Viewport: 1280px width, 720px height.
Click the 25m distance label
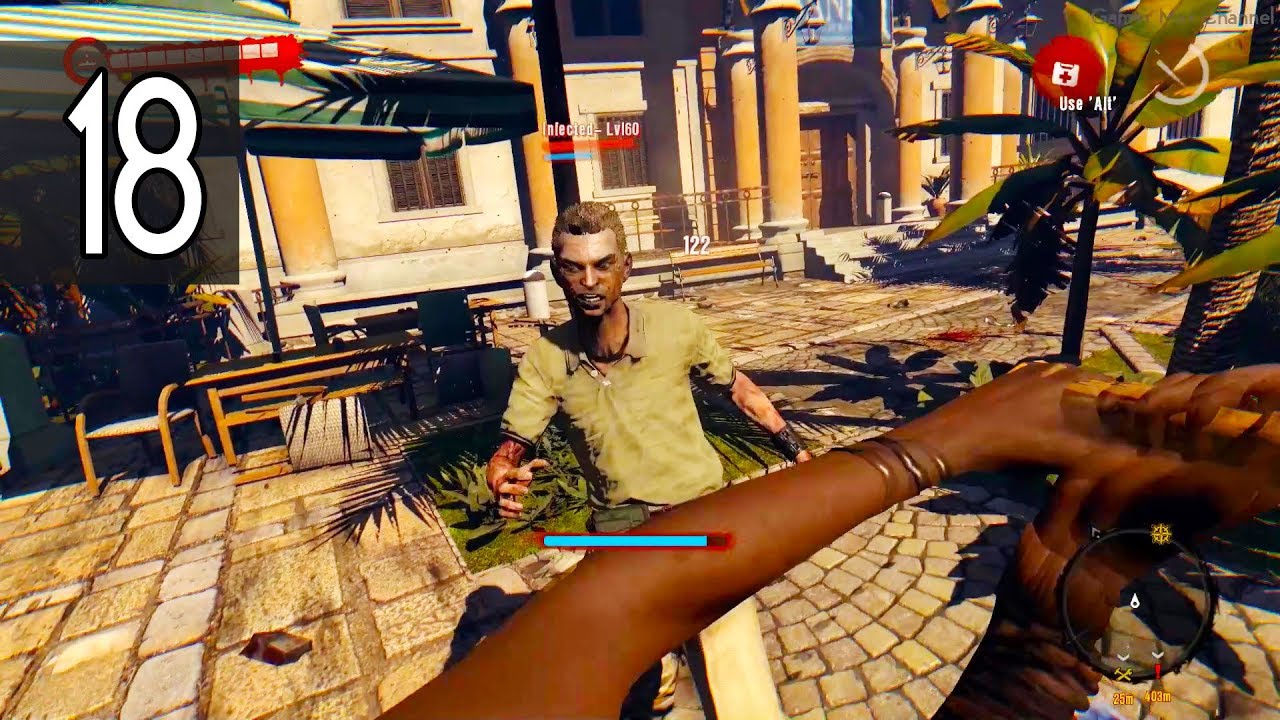(1124, 697)
